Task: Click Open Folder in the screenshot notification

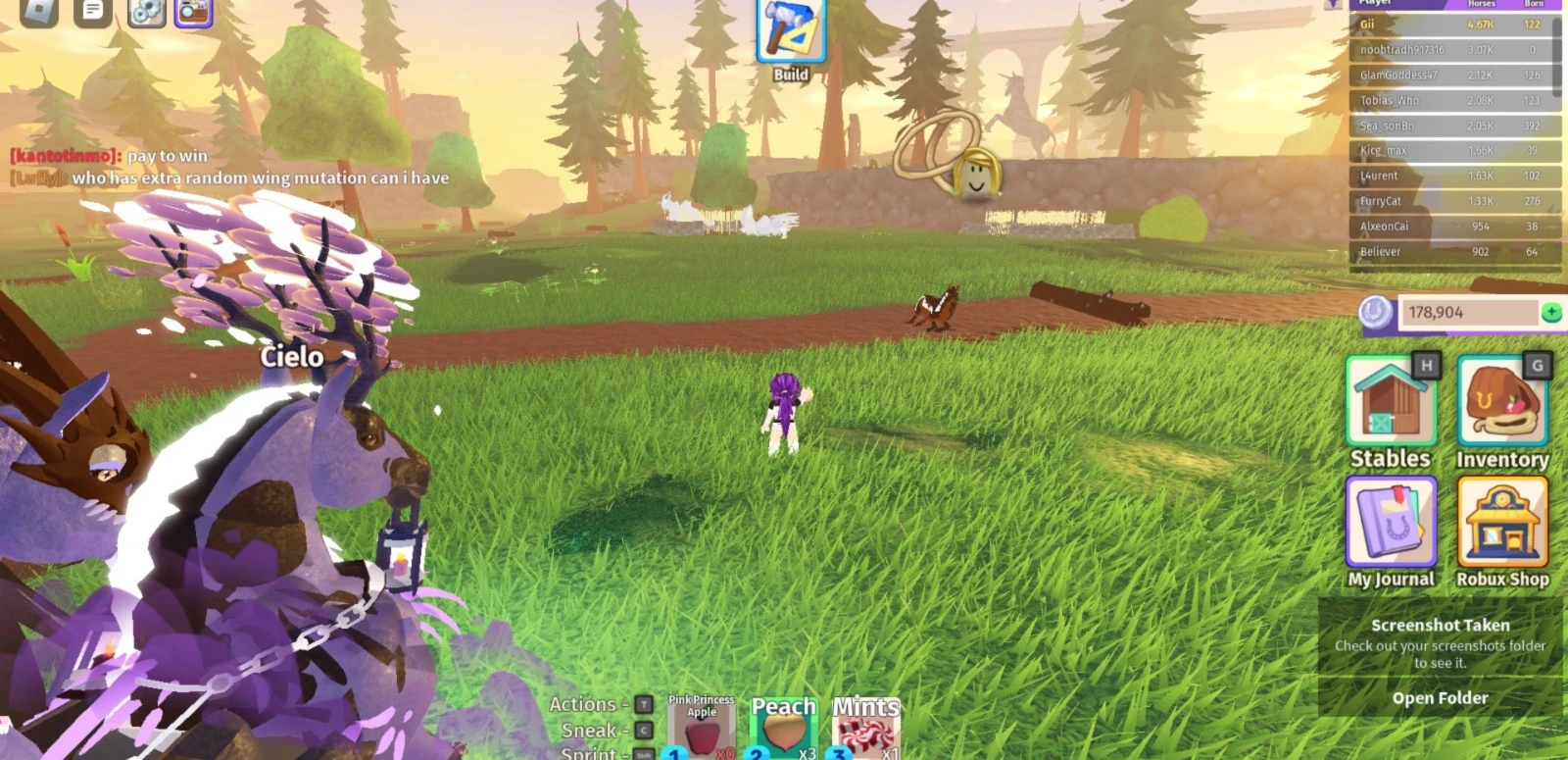Action: pyautogui.click(x=1438, y=697)
